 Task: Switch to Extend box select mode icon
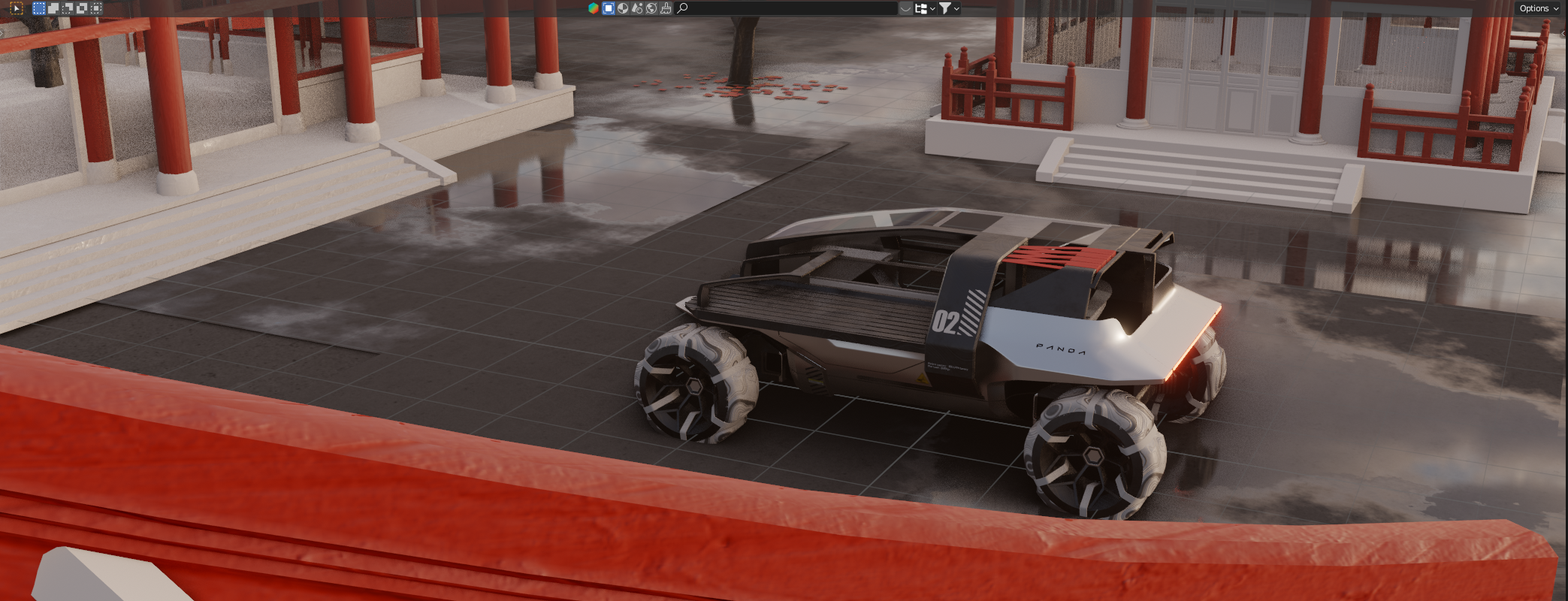point(53,8)
